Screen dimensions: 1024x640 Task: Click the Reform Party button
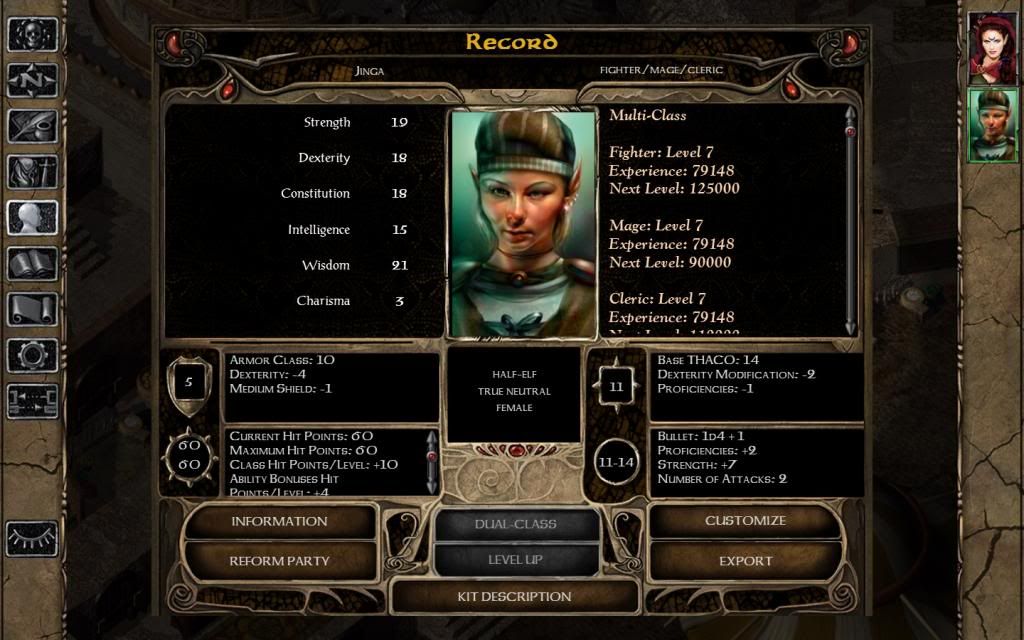click(x=279, y=561)
